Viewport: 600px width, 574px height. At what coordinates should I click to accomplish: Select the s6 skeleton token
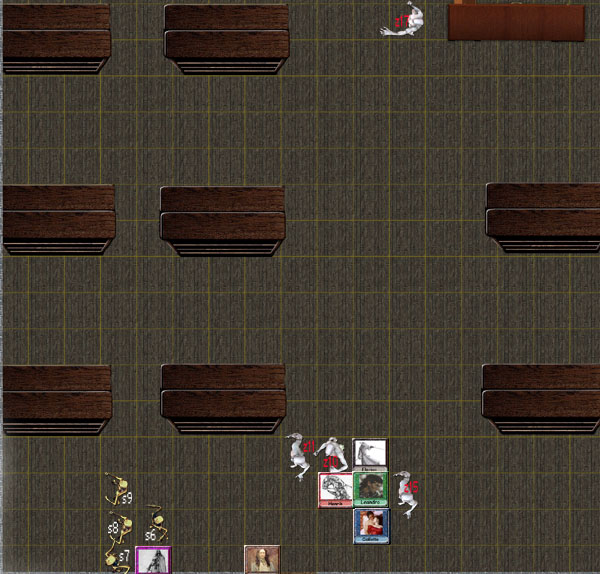point(155,526)
